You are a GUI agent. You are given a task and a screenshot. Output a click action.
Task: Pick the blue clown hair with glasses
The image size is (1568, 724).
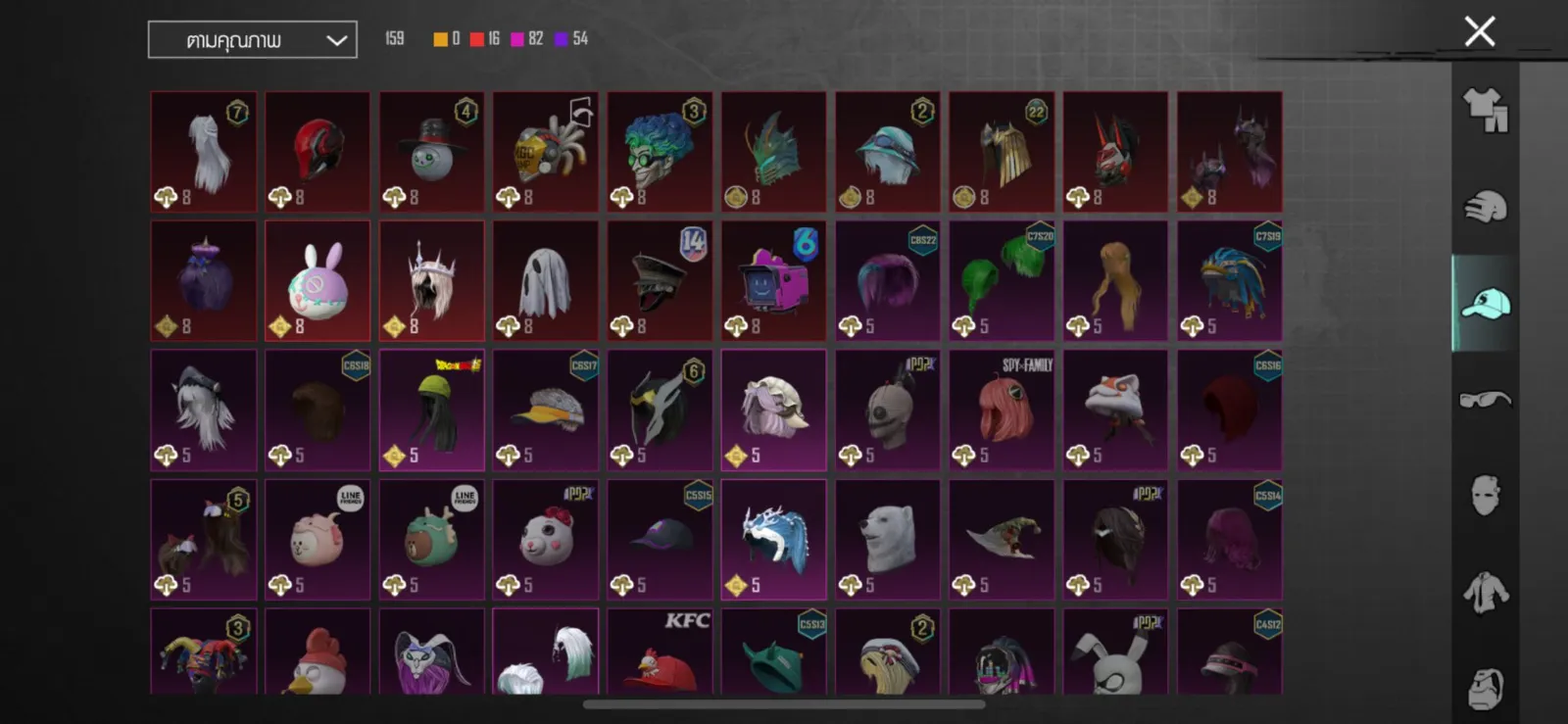pos(659,152)
